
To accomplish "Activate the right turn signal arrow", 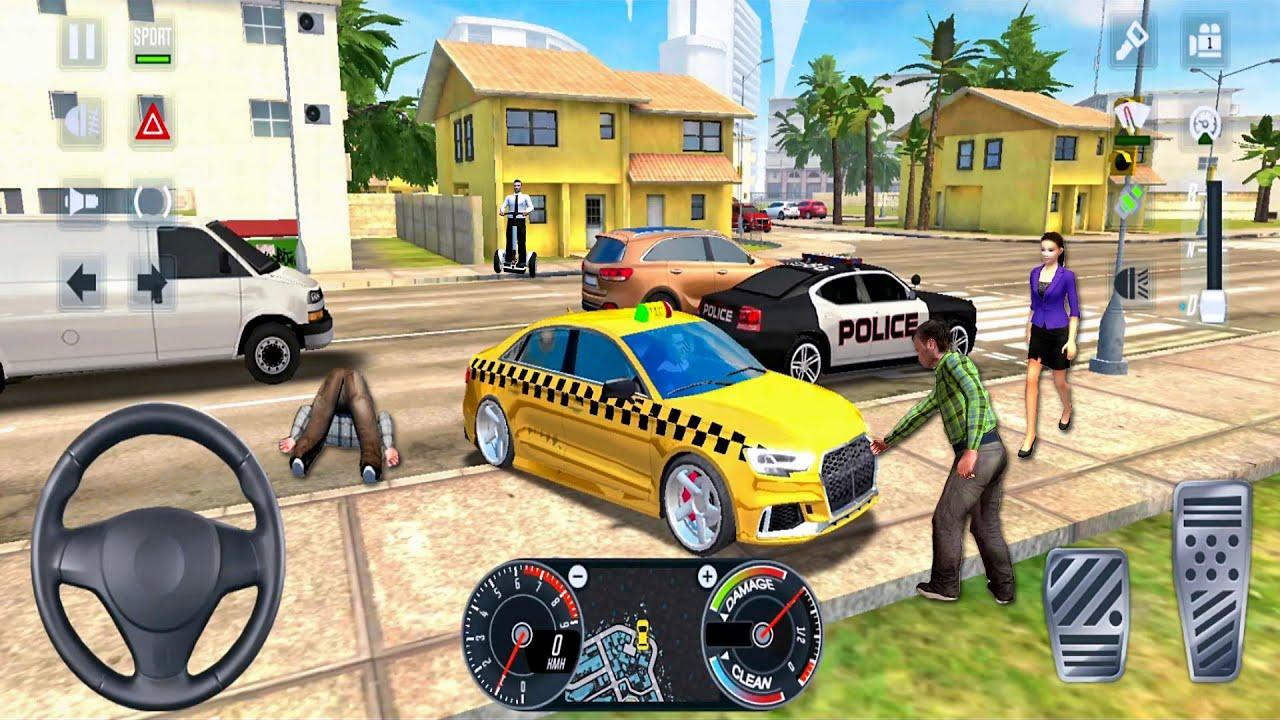I will click(x=152, y=283).
